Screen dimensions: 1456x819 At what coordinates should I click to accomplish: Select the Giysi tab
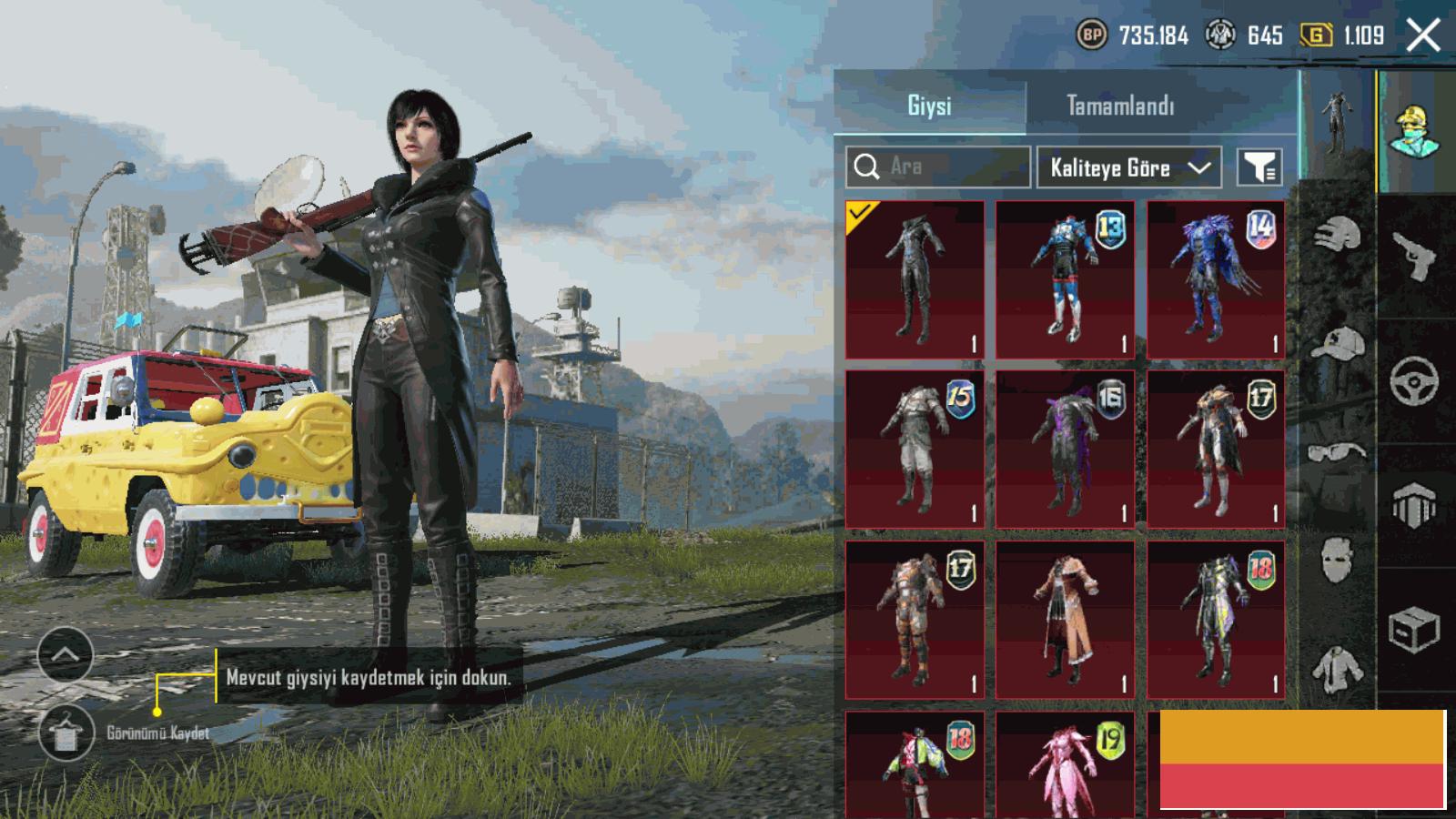929,106
